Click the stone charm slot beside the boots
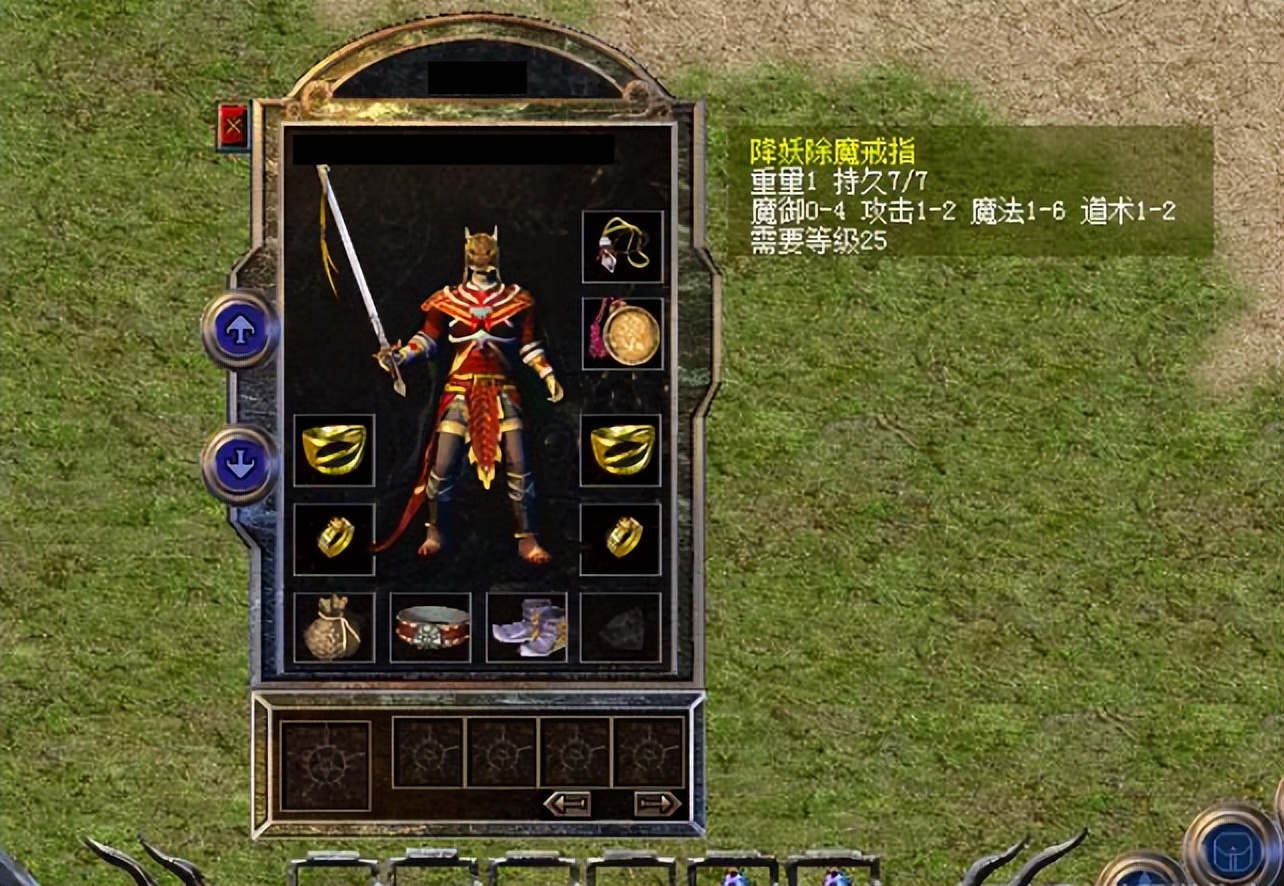 click(x=620, y=630)
